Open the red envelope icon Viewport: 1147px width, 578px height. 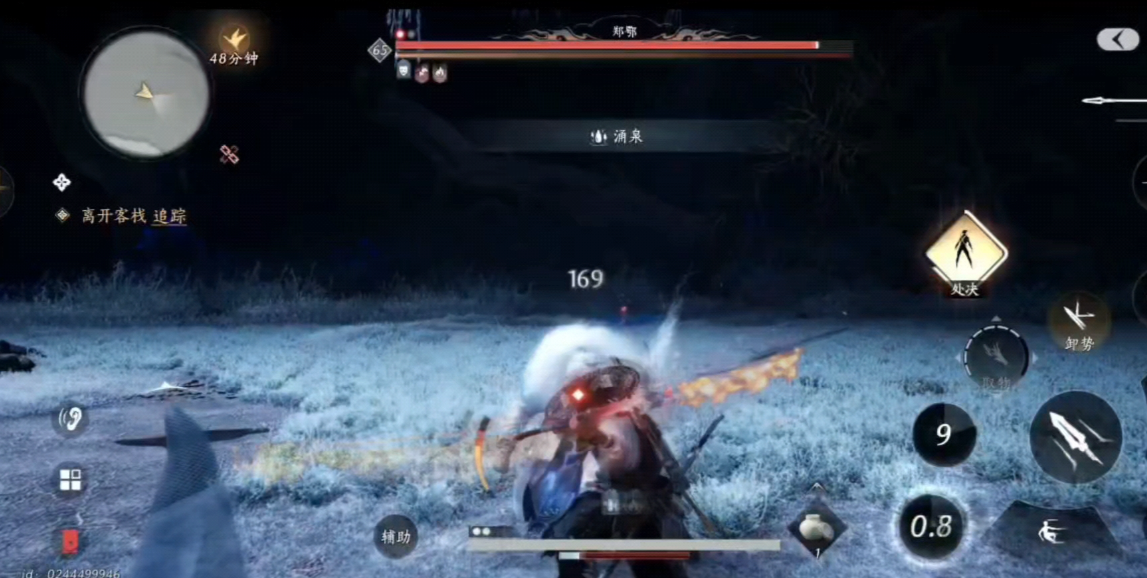pos(71,542)
